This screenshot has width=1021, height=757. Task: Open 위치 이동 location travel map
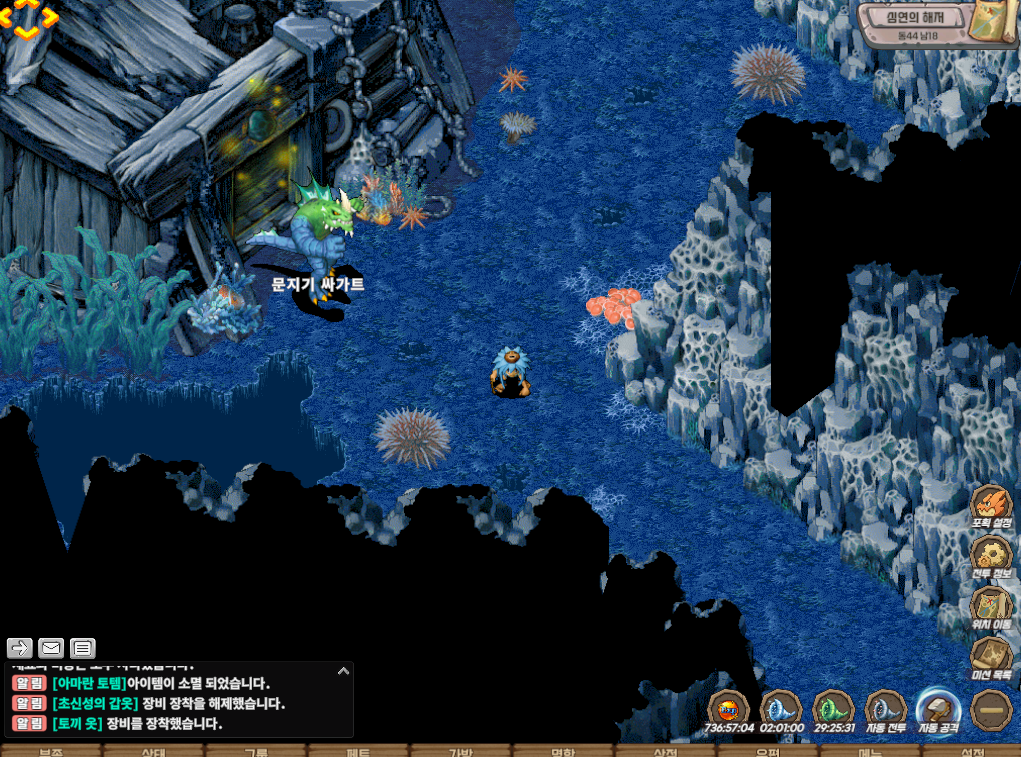pyautogui.click(x=991, y=607)
